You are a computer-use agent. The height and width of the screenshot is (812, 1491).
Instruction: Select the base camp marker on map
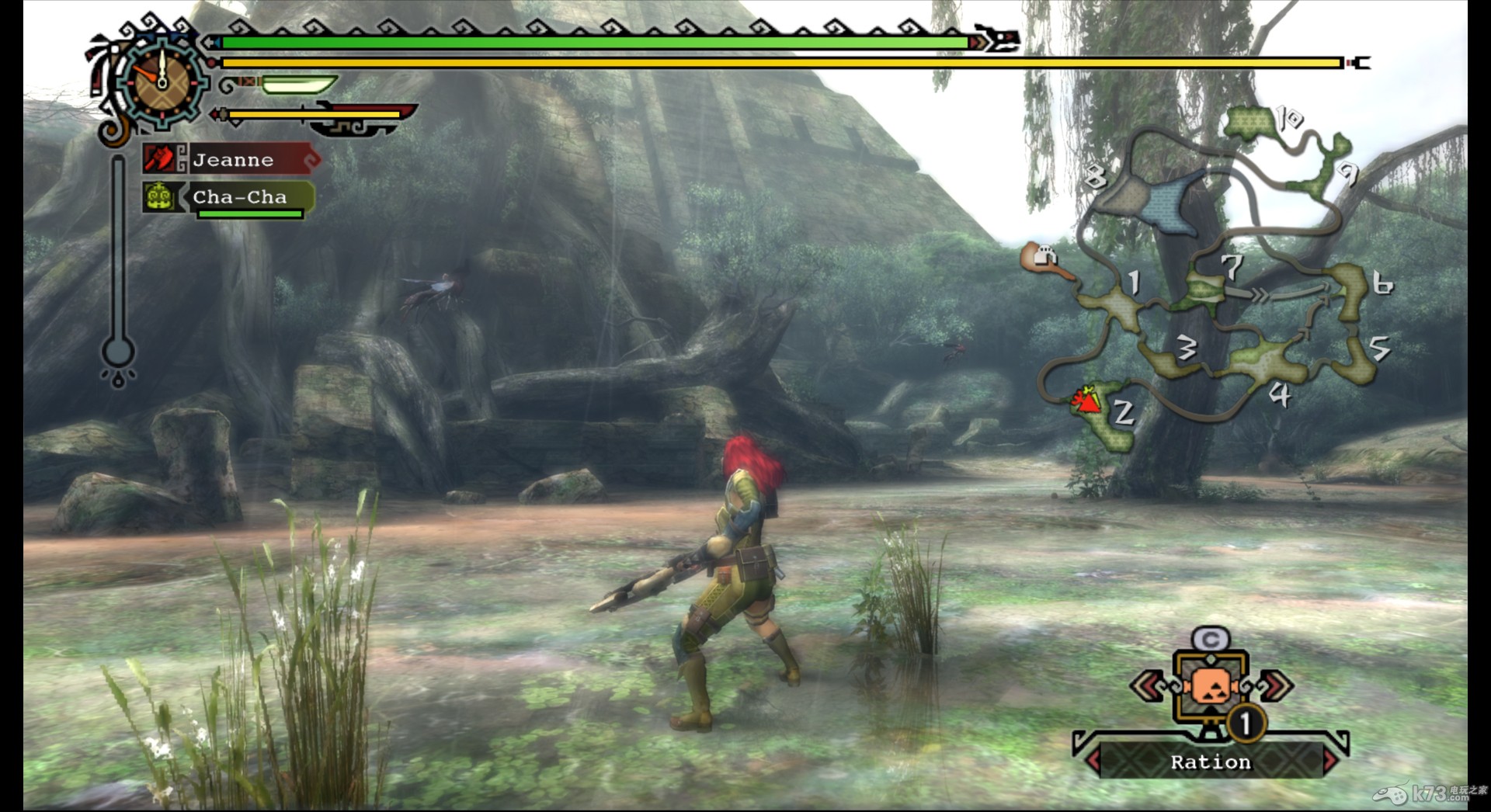point(1043,258)
